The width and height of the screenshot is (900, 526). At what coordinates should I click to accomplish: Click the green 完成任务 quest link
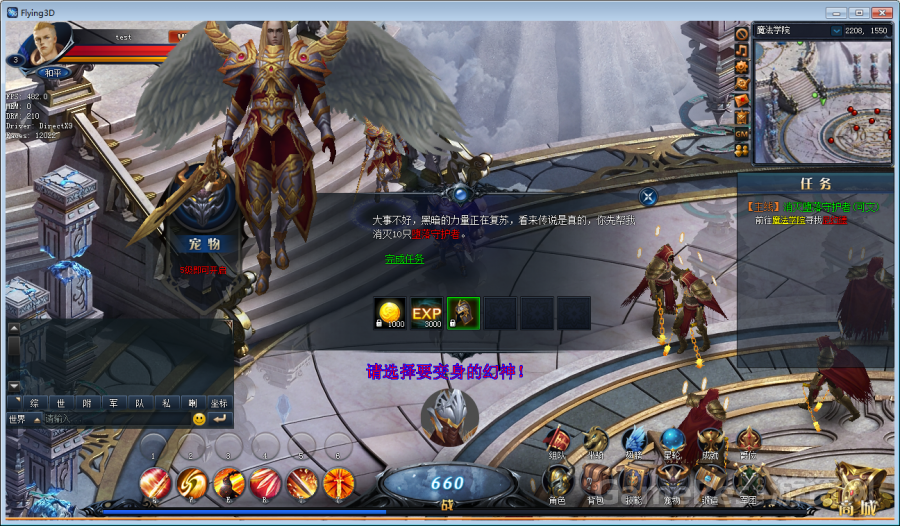click(x=404, y=258)
